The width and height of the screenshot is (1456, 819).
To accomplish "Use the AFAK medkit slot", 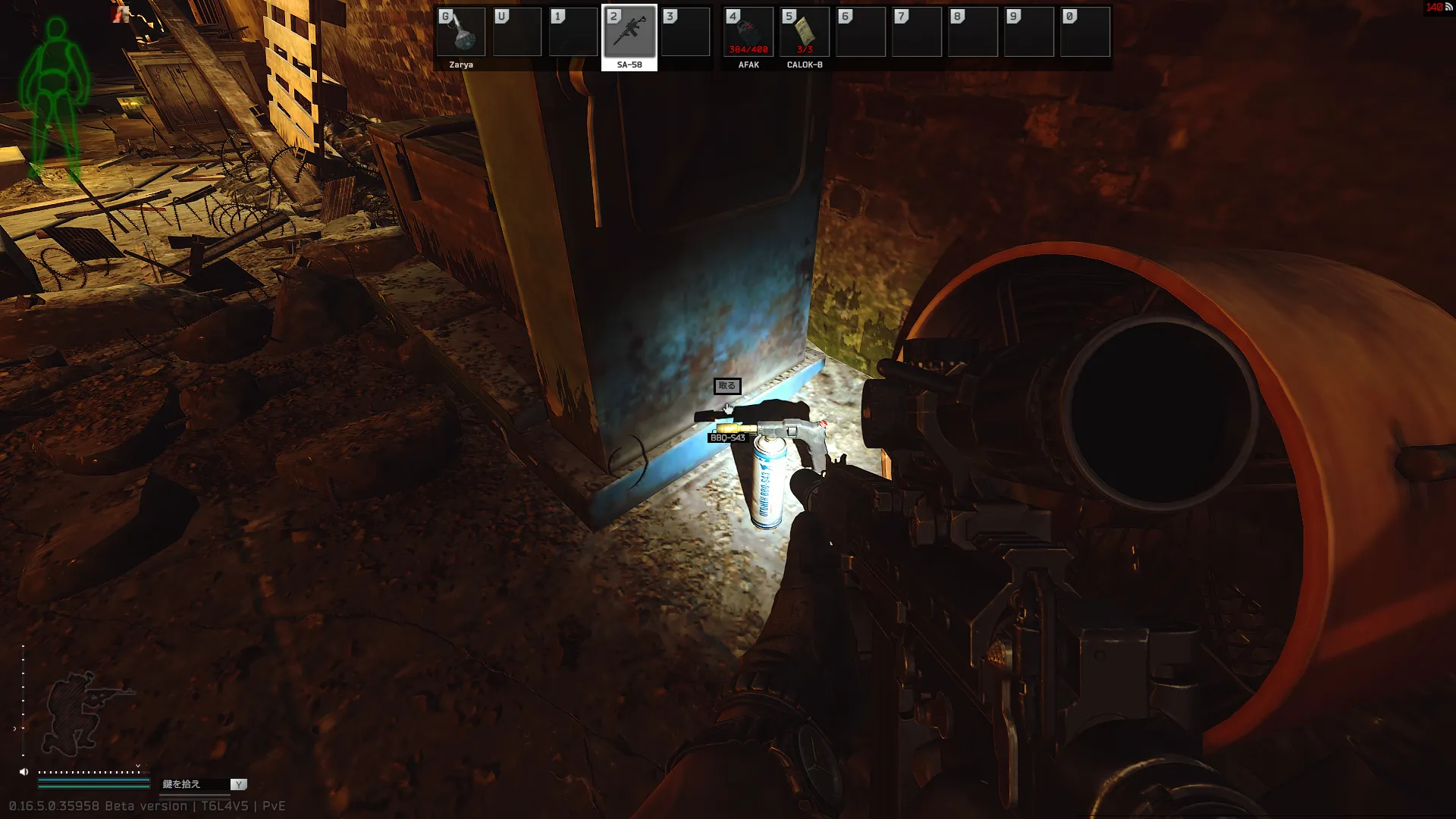I will coord(748,33).
